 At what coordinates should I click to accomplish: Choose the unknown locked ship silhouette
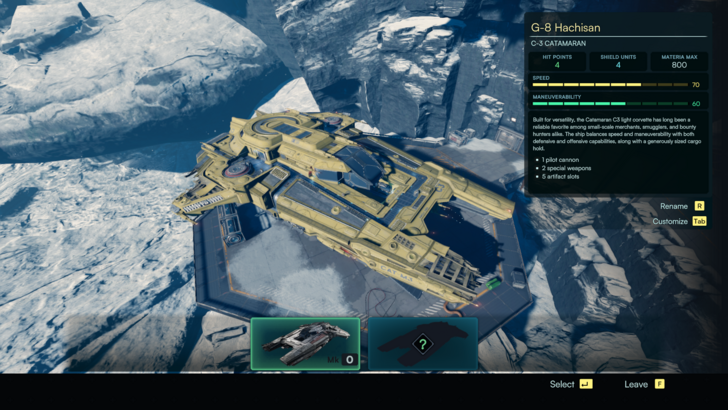tap(423, 344)
